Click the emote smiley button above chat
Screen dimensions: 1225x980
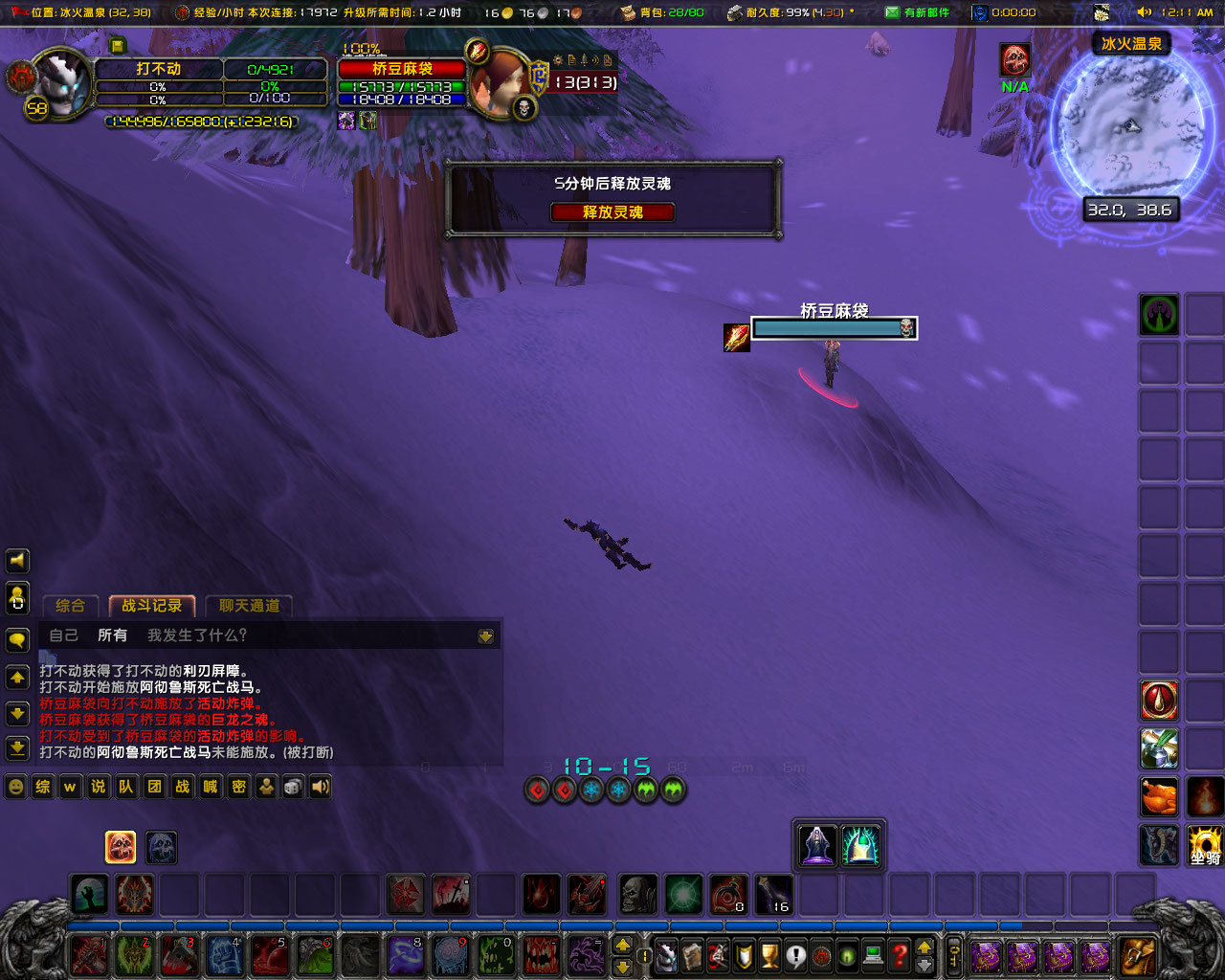click(x=17, y=787)
